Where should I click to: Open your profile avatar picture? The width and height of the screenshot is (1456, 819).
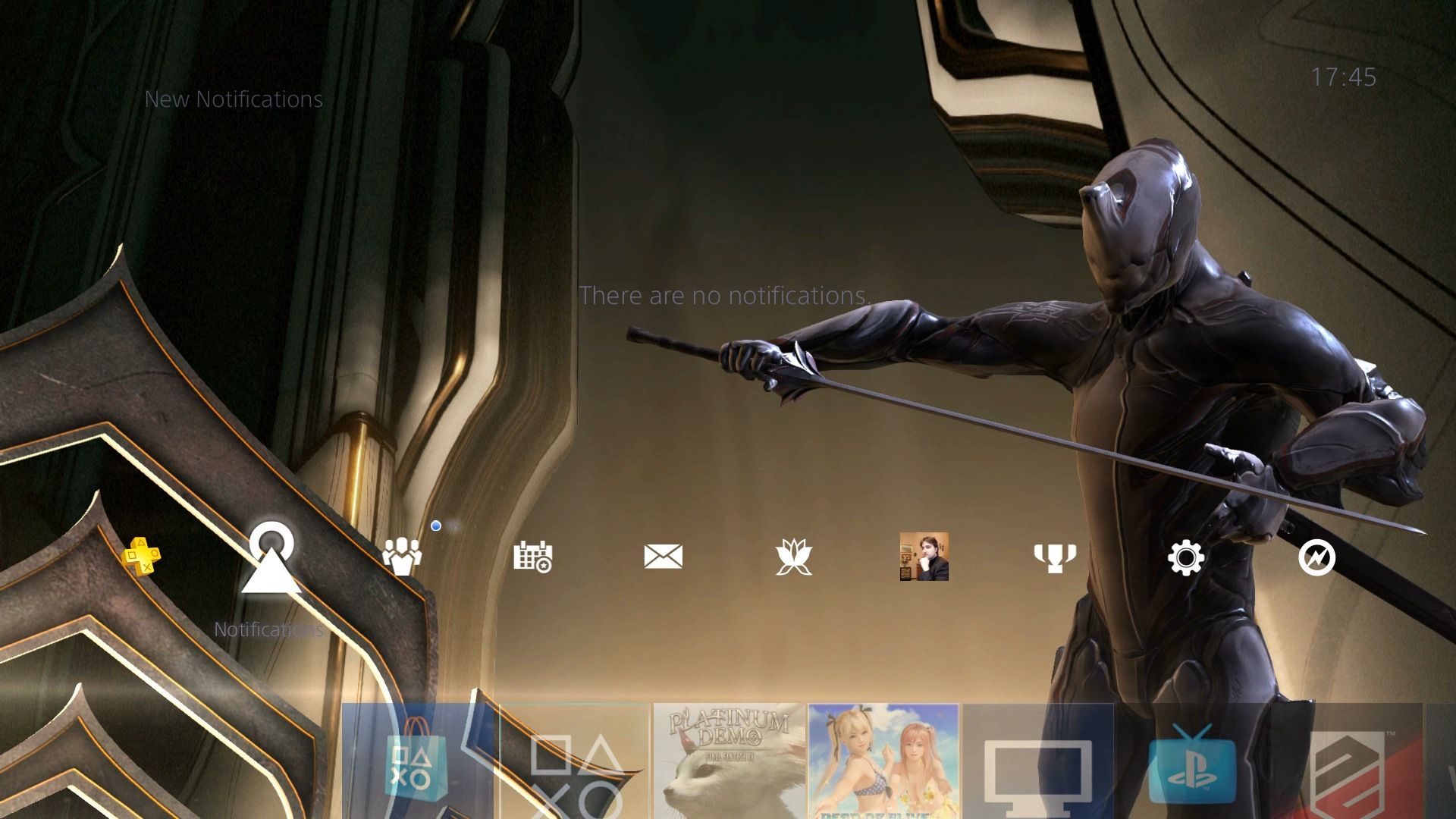pyautogui.click(x=923, y=556)
